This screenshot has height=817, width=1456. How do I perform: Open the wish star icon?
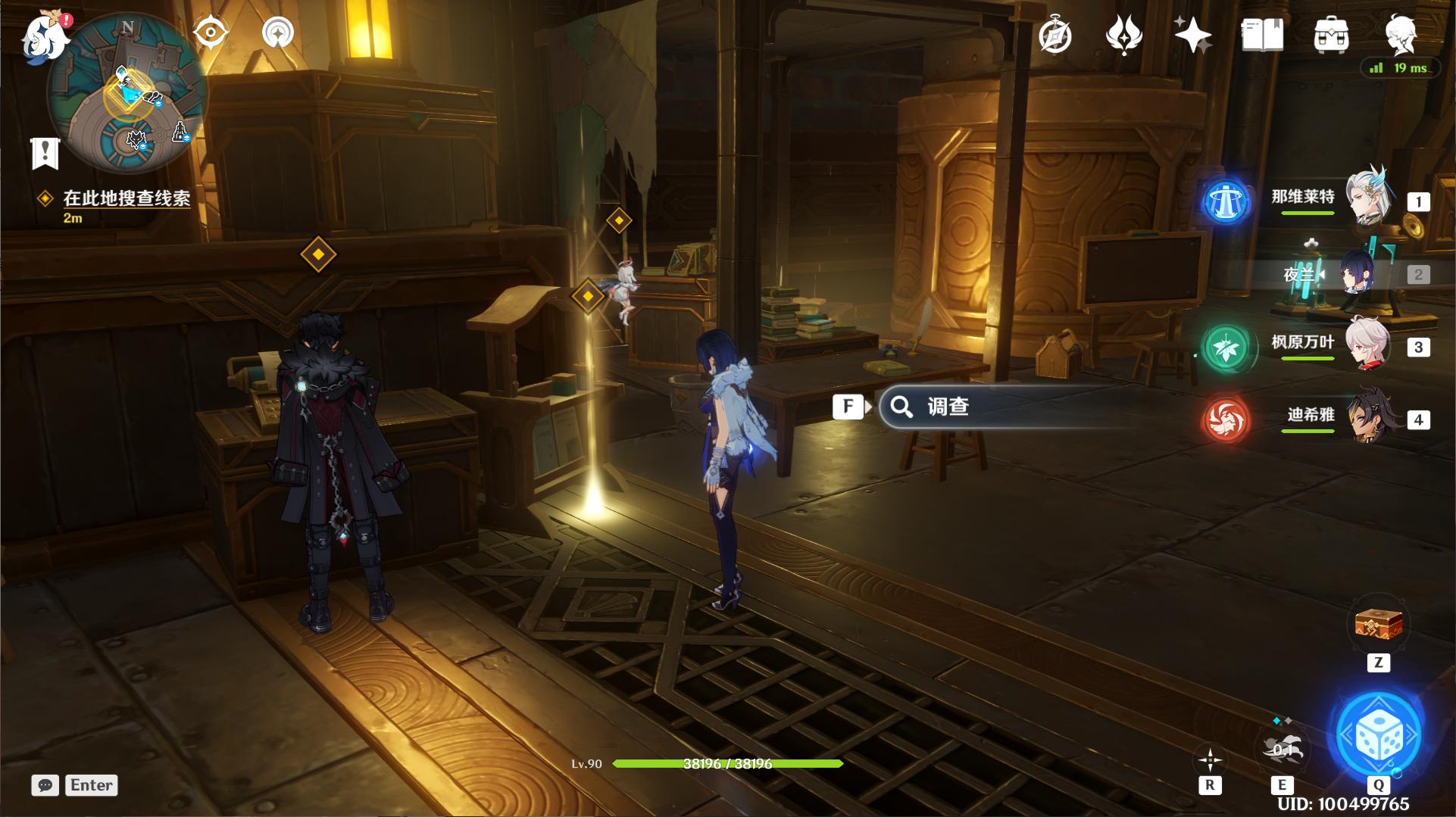(x=1192, y=35)
